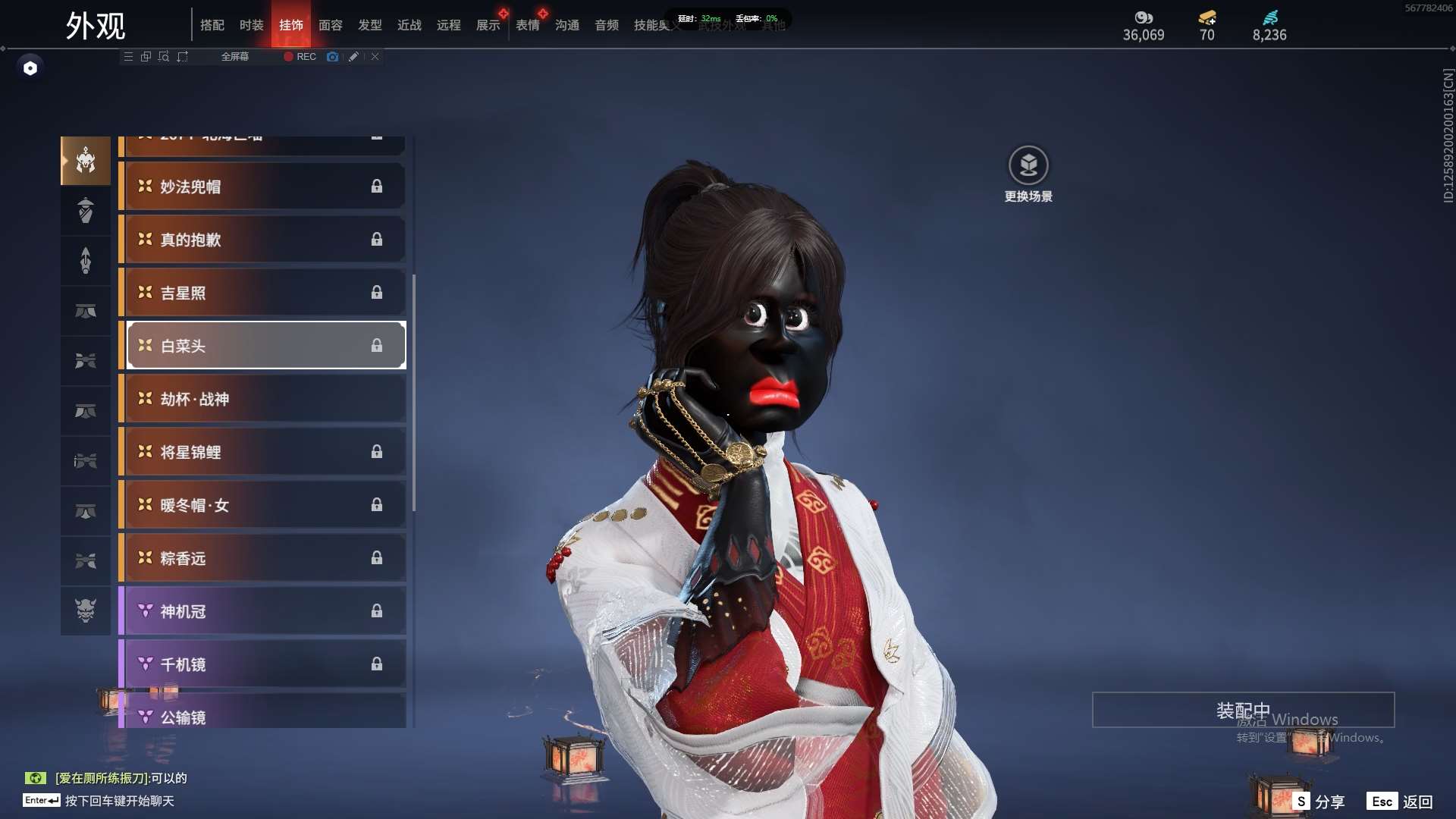Select the 面容 tab
1456x819 pixels.
(x=330, y=25)
